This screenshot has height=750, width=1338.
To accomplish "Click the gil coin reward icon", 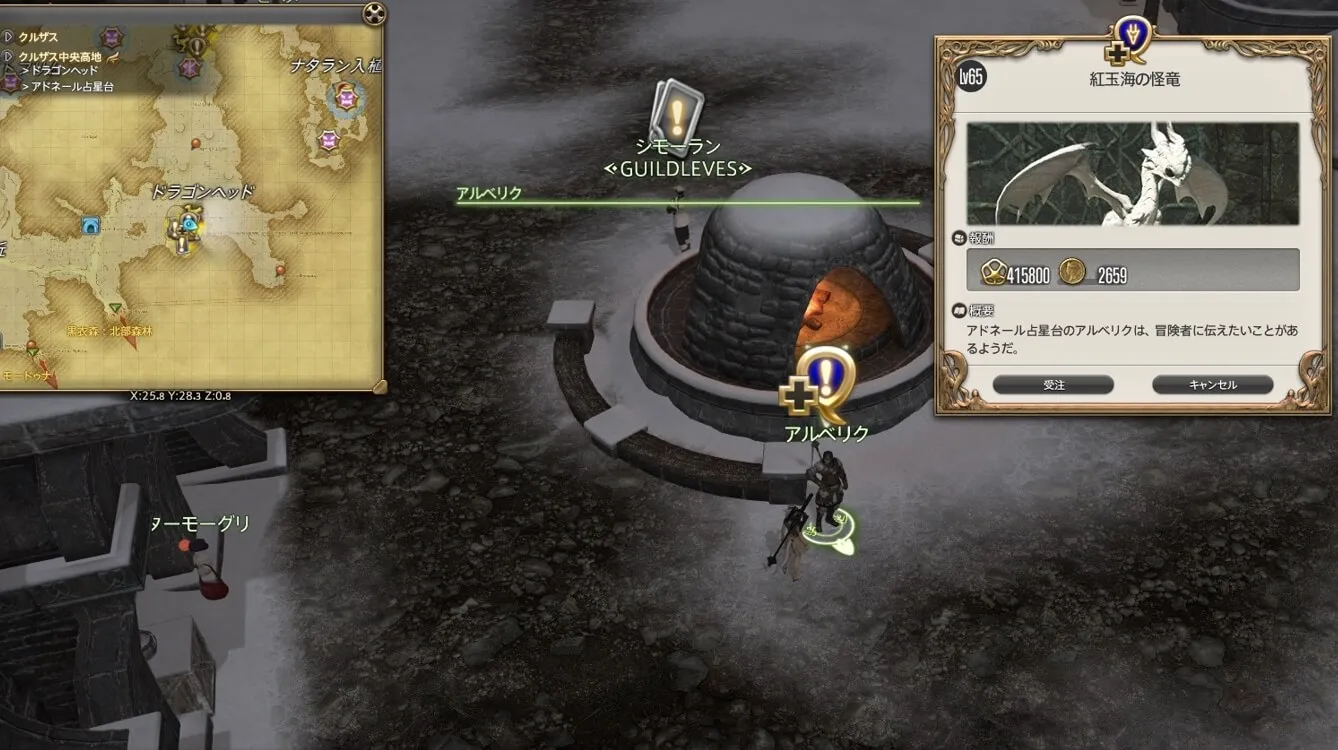I will pyautogui.click(x=1072, y=272).
